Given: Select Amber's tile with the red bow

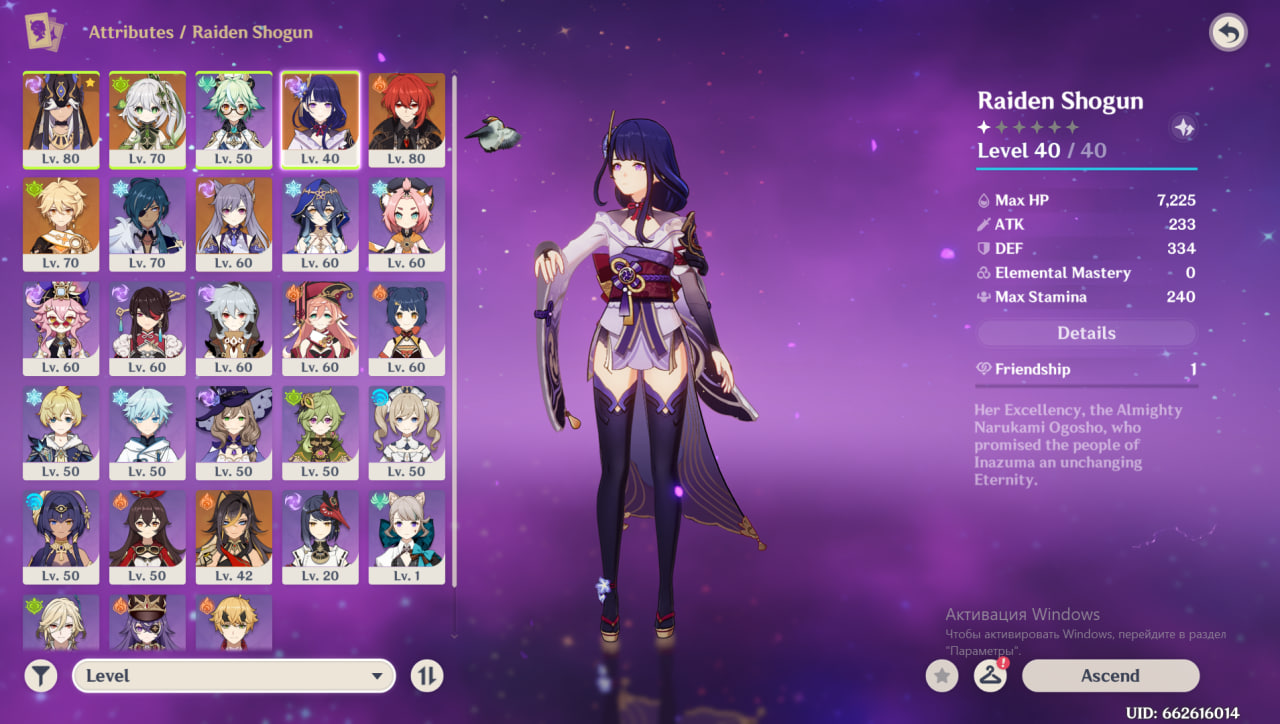Looking at the screenshot, I should point(147,535).
